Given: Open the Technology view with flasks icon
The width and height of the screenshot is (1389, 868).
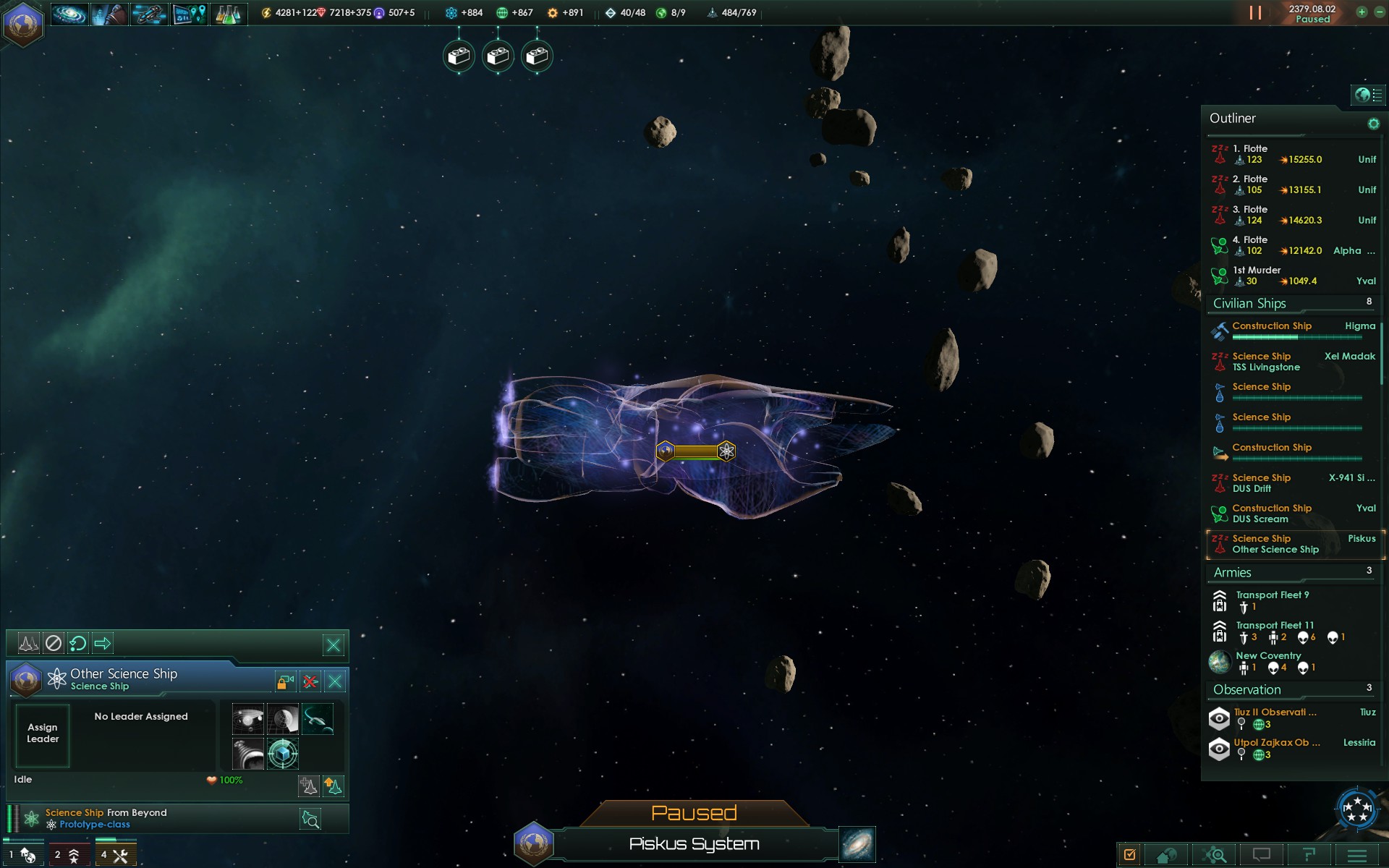Looking at the screenshot, I should coord(229,14).
